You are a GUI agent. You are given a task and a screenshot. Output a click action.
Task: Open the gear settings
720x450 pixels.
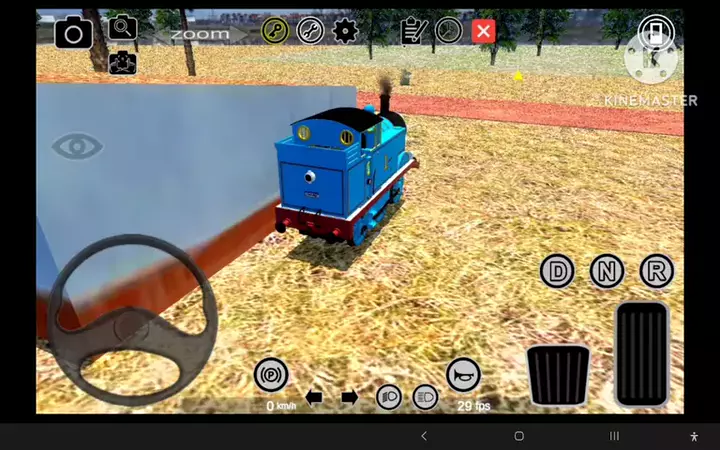coord(345,31)
